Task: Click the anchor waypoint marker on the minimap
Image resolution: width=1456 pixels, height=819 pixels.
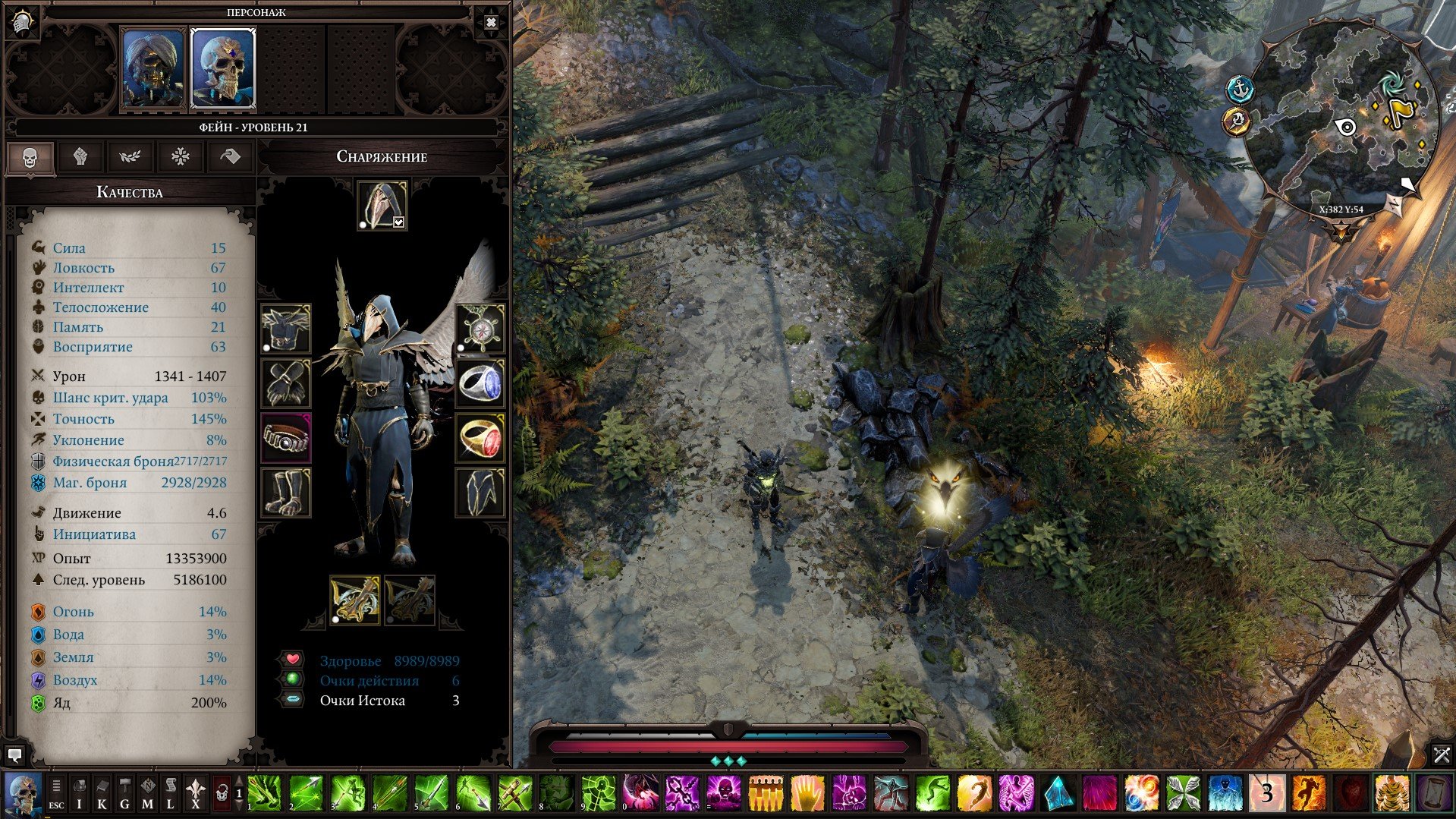Action: tap(1239, 87)
